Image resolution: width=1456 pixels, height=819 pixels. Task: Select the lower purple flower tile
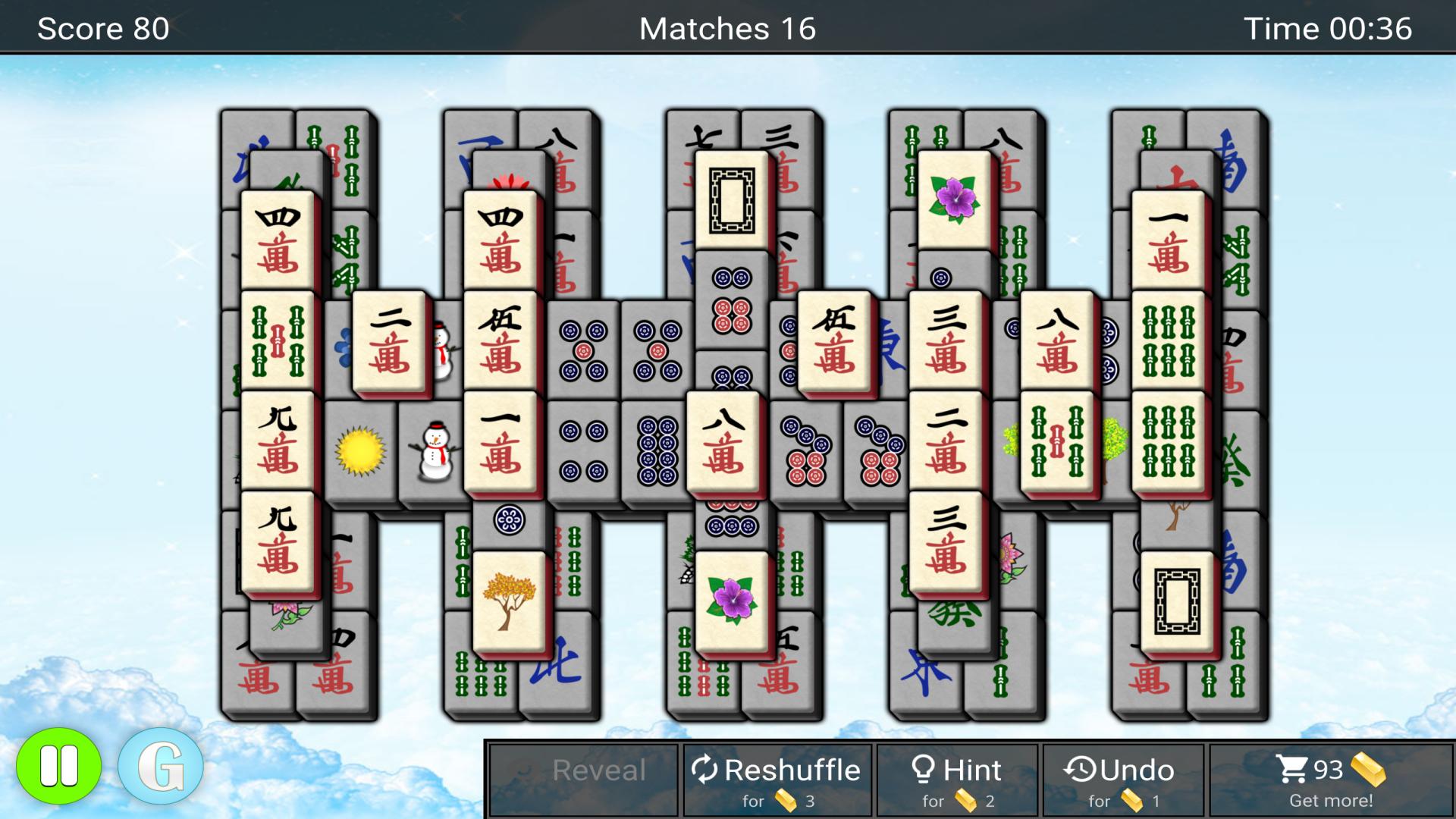(x=730, y=601)
